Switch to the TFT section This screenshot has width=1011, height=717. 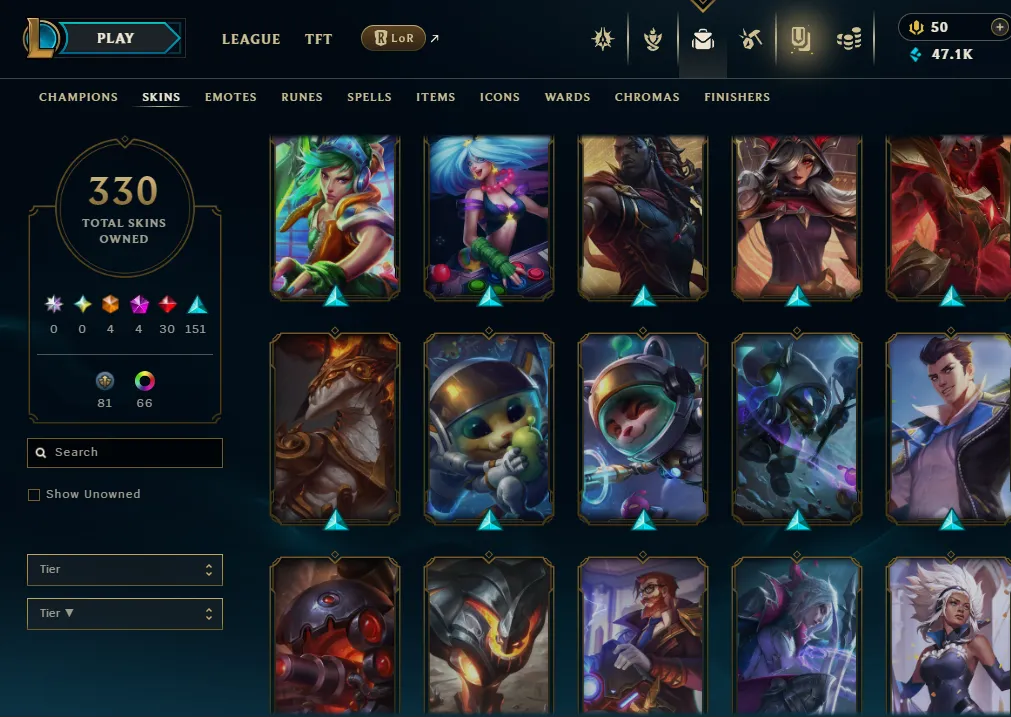point(318,39)
